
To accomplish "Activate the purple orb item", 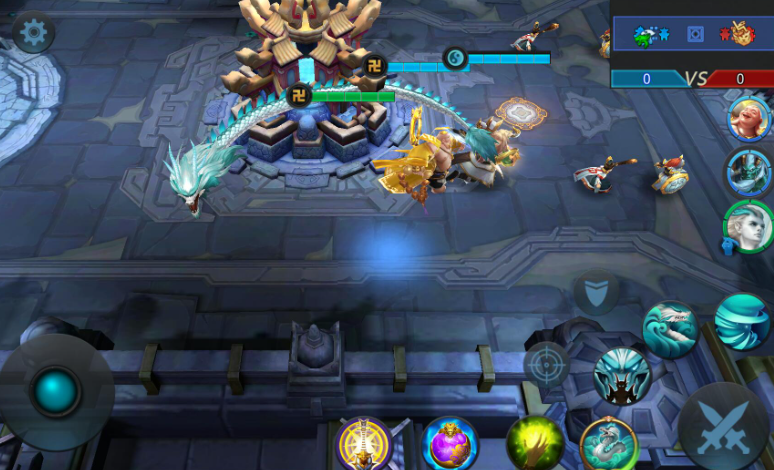I will pos(450,444).
